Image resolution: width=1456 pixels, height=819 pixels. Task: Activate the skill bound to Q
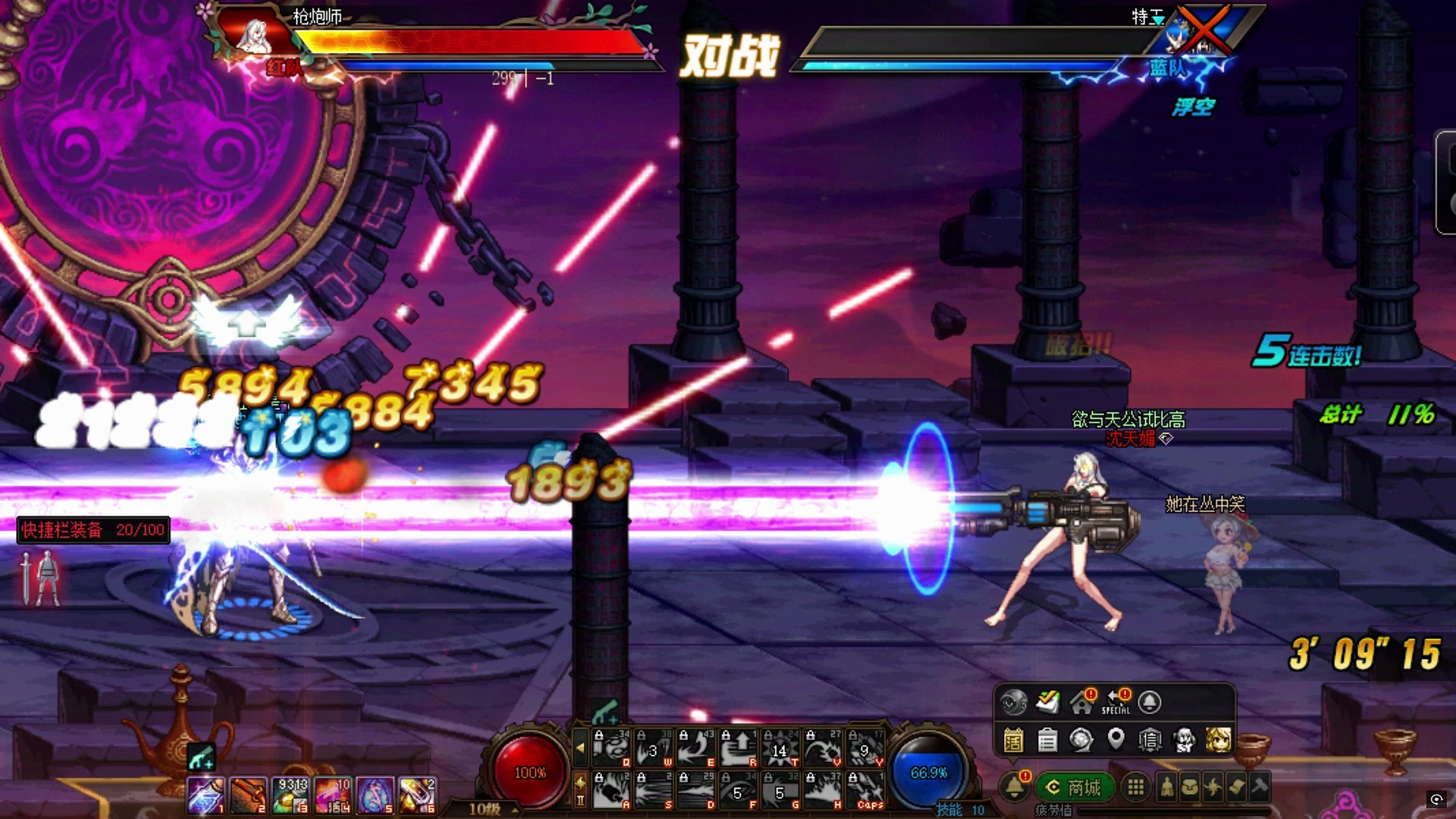pyautogui.click(x=611, y=748)
